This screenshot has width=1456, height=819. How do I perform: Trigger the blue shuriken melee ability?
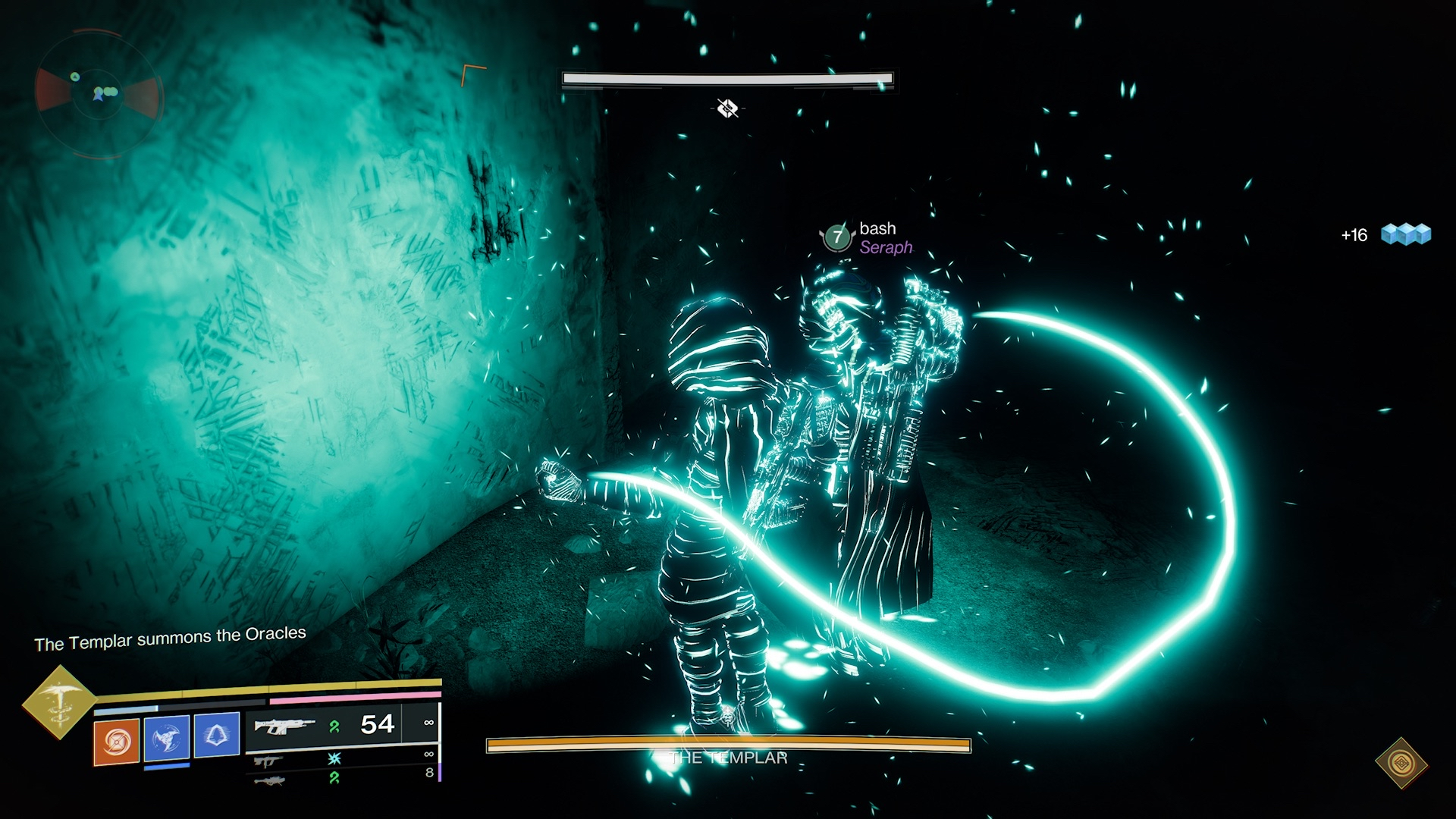coord(167,737)
